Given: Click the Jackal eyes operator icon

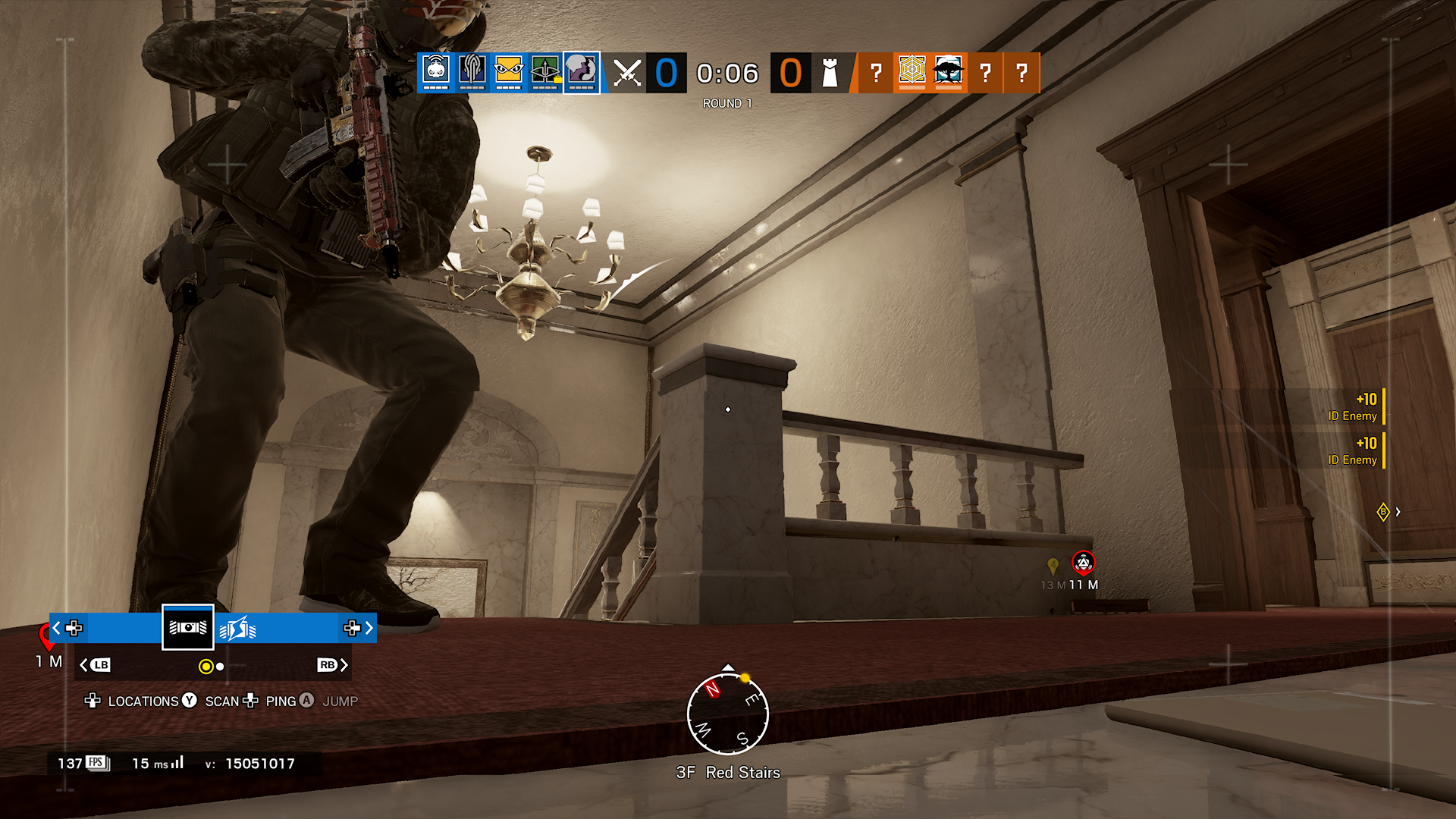Looking at the screenshot, I should [507, 70].
